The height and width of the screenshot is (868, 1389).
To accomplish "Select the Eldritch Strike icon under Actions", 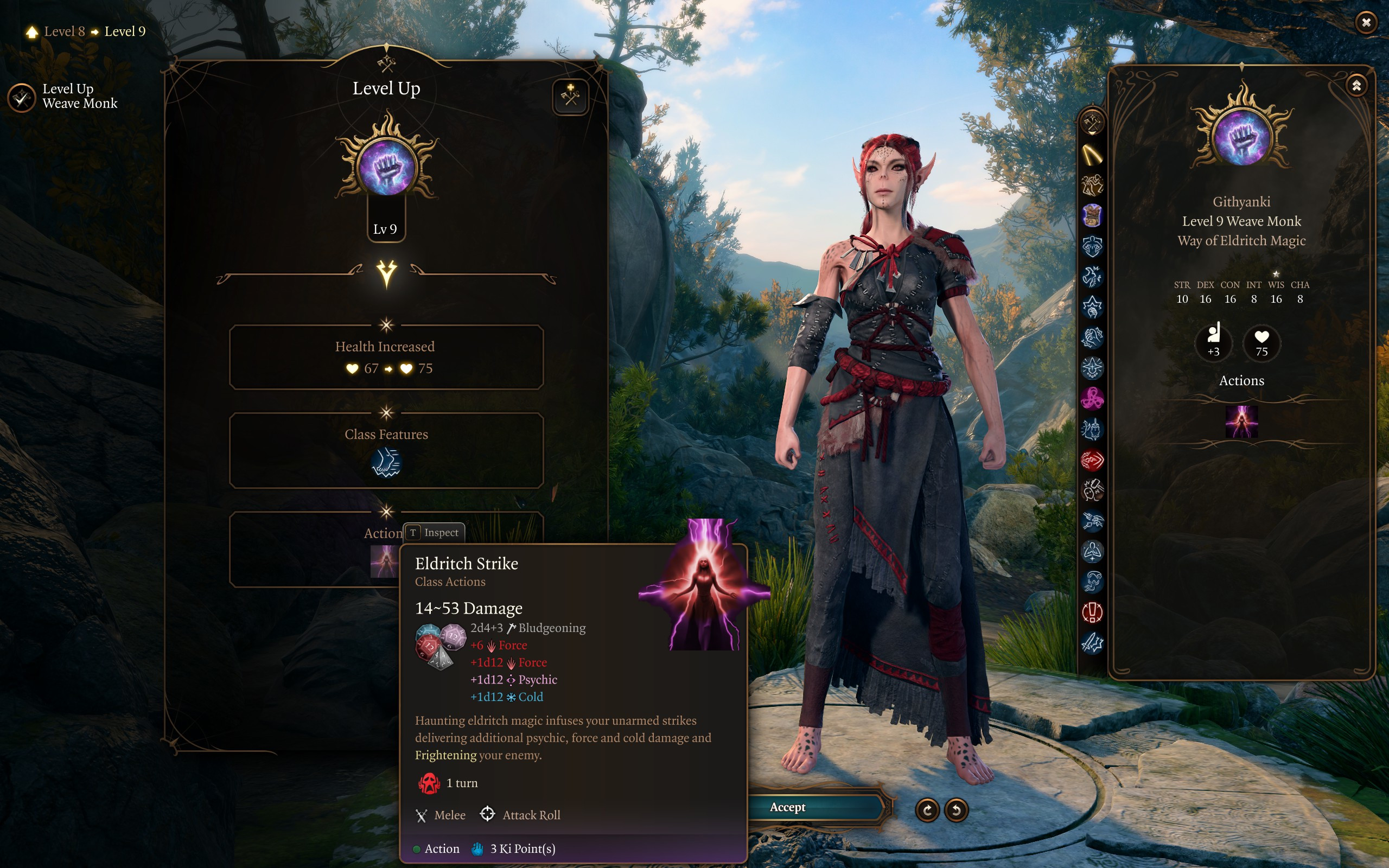I will 1241,422.
